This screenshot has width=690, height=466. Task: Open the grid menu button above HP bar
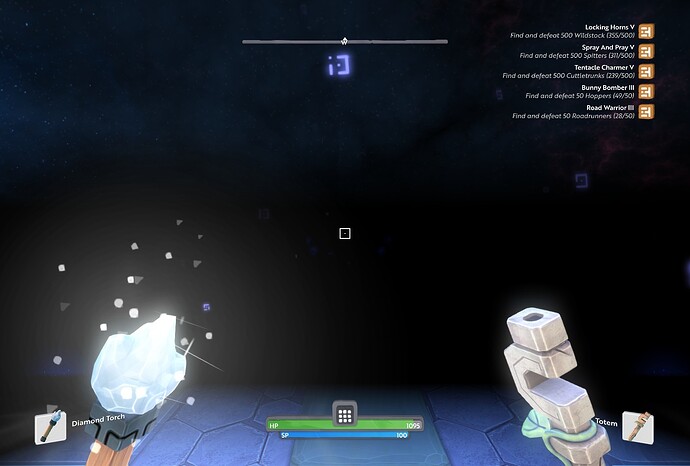click(x=344, y=415)
